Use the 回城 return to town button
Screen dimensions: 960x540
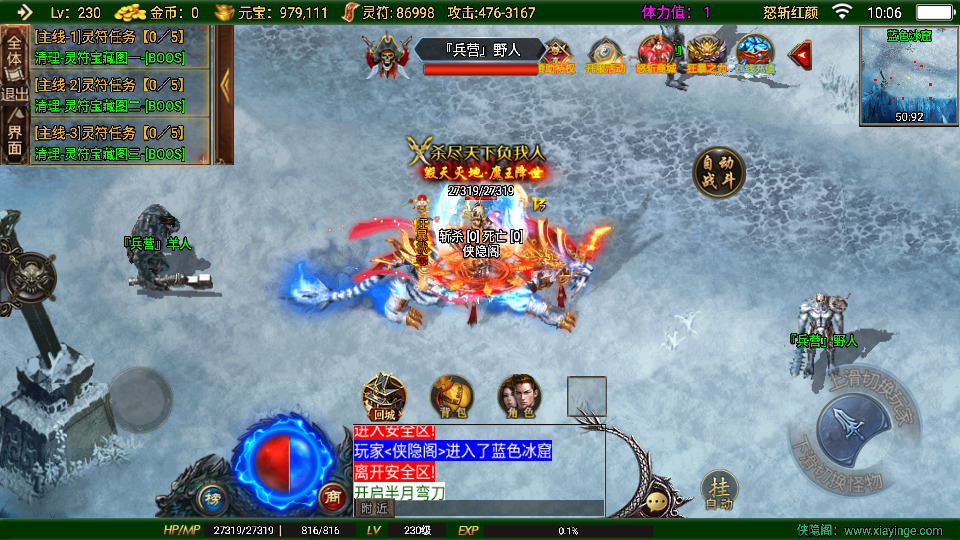(x=384, y=396)
